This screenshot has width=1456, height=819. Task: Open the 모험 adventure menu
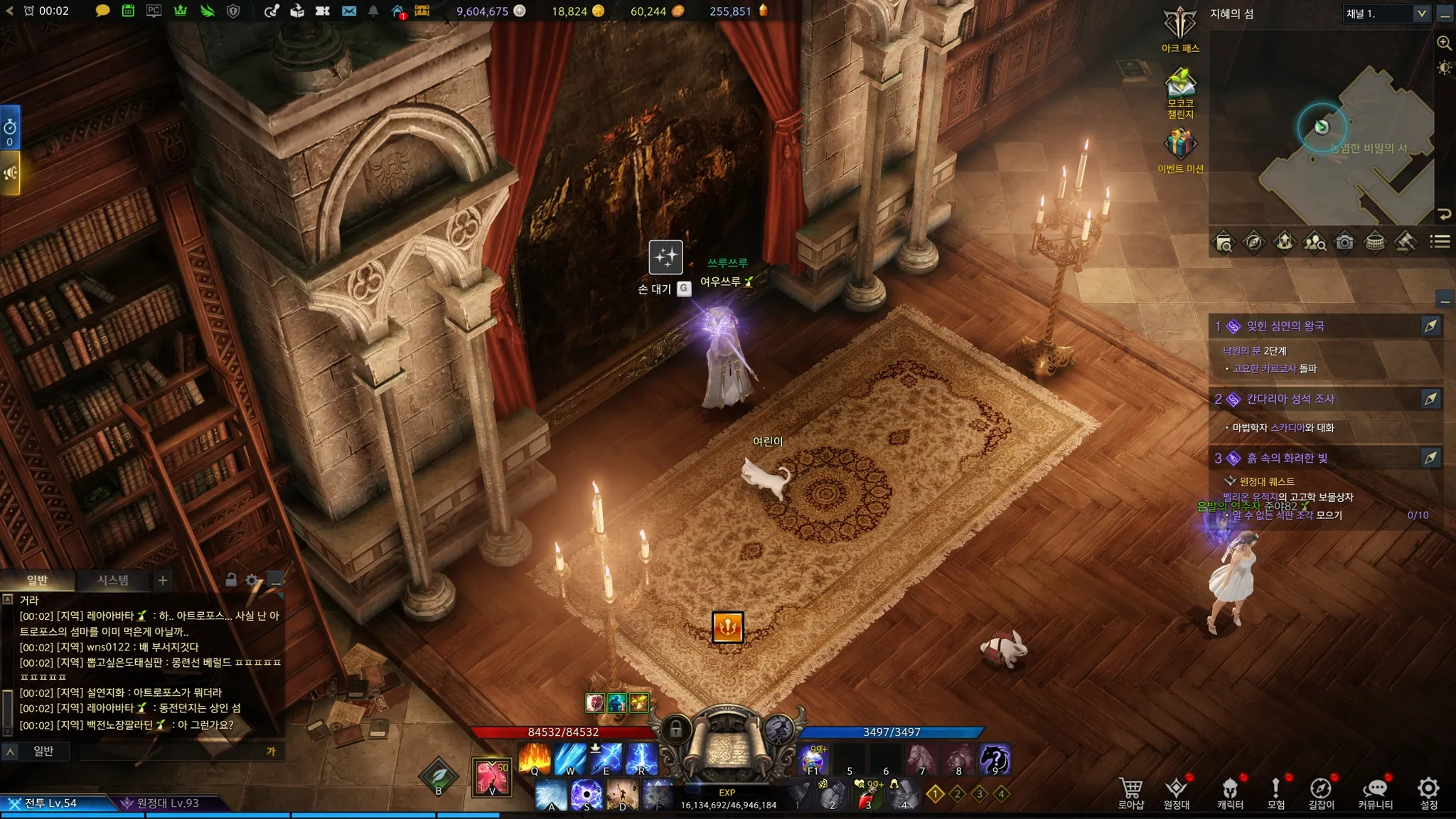point(1276,793)
